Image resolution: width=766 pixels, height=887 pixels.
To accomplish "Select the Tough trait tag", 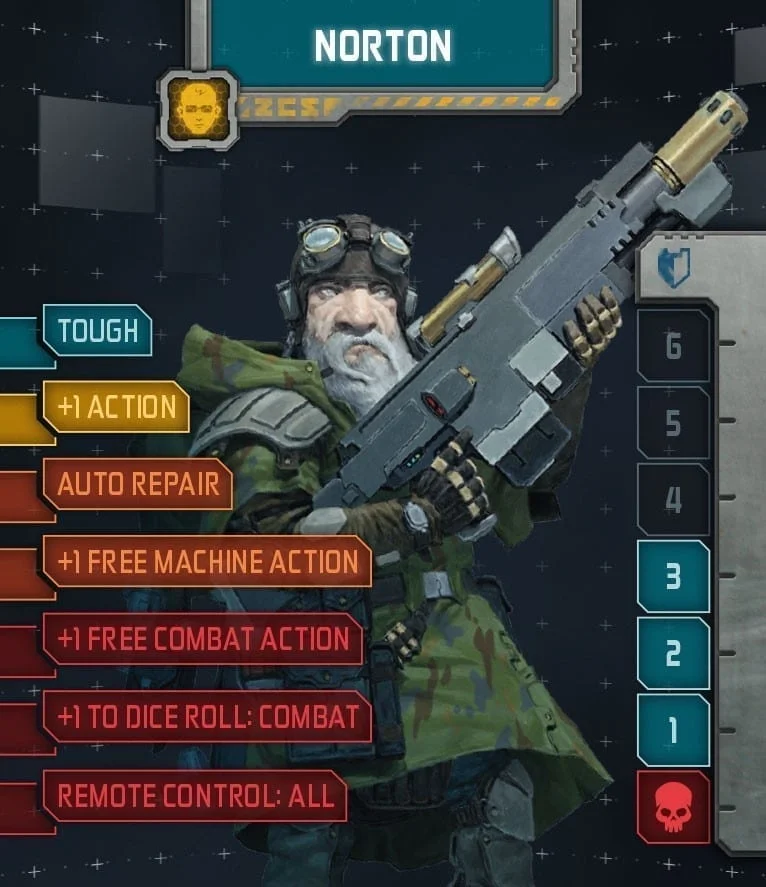I will [97, 331].
